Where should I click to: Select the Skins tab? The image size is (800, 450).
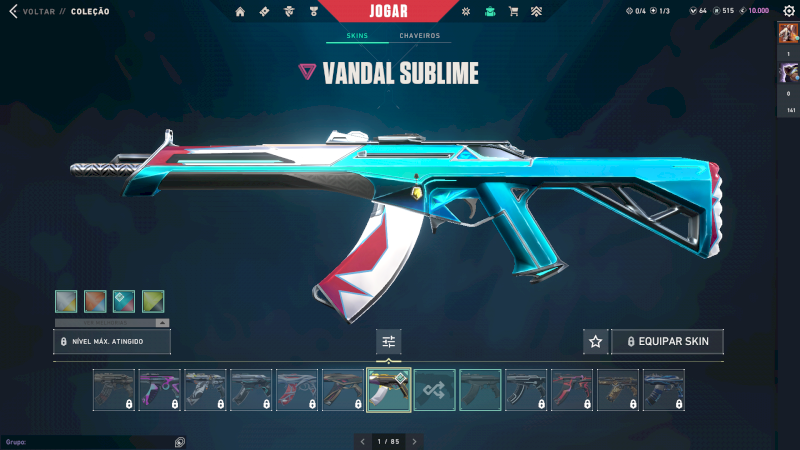coord(357,36)
